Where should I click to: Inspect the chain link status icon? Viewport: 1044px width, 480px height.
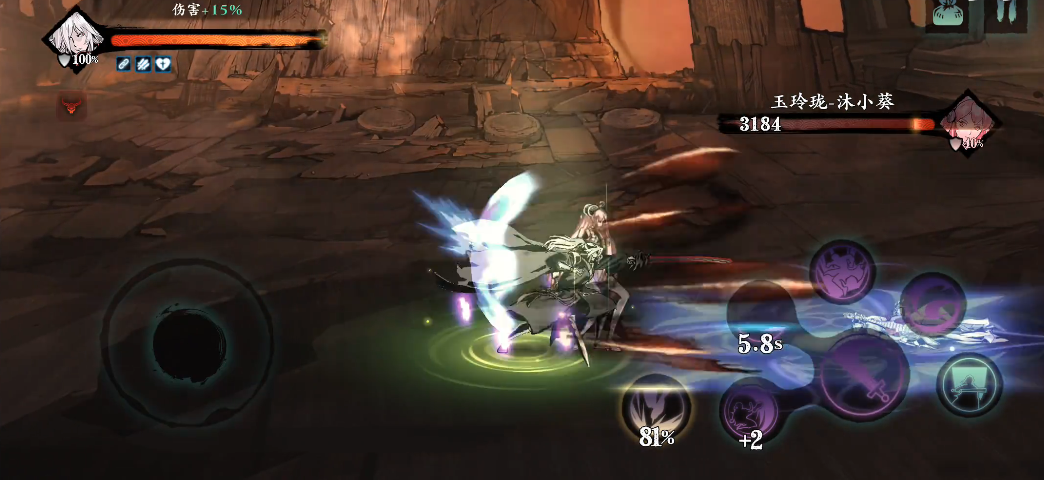click(124, 64)
